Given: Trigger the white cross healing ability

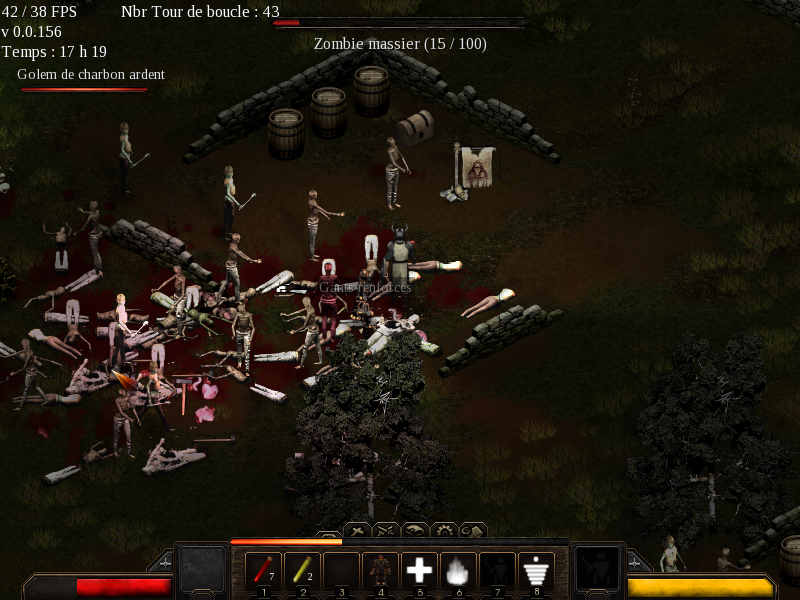Looking at the screenshot, I should pos(419,571).
